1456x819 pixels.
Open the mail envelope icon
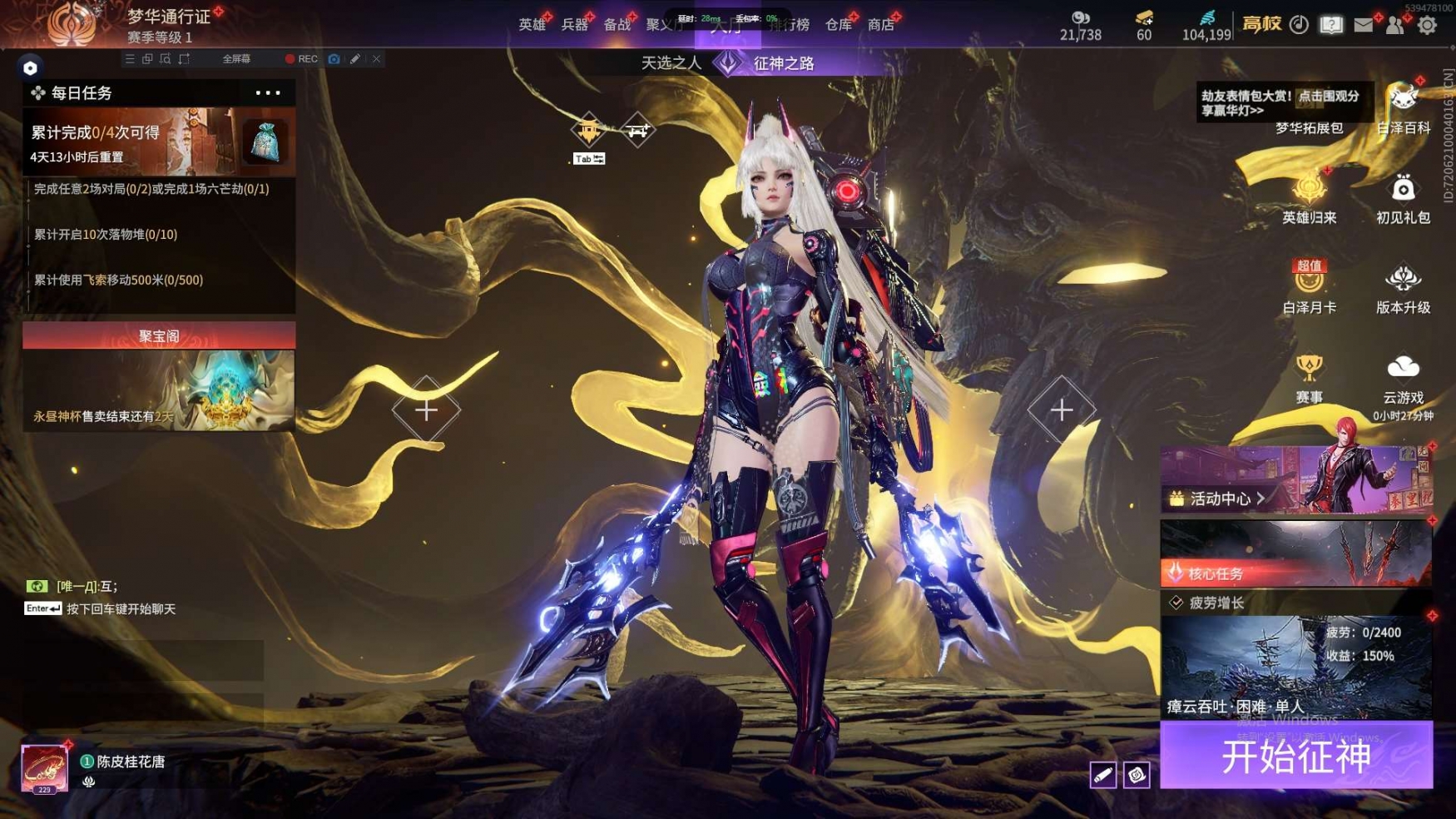coord(1363,25)
